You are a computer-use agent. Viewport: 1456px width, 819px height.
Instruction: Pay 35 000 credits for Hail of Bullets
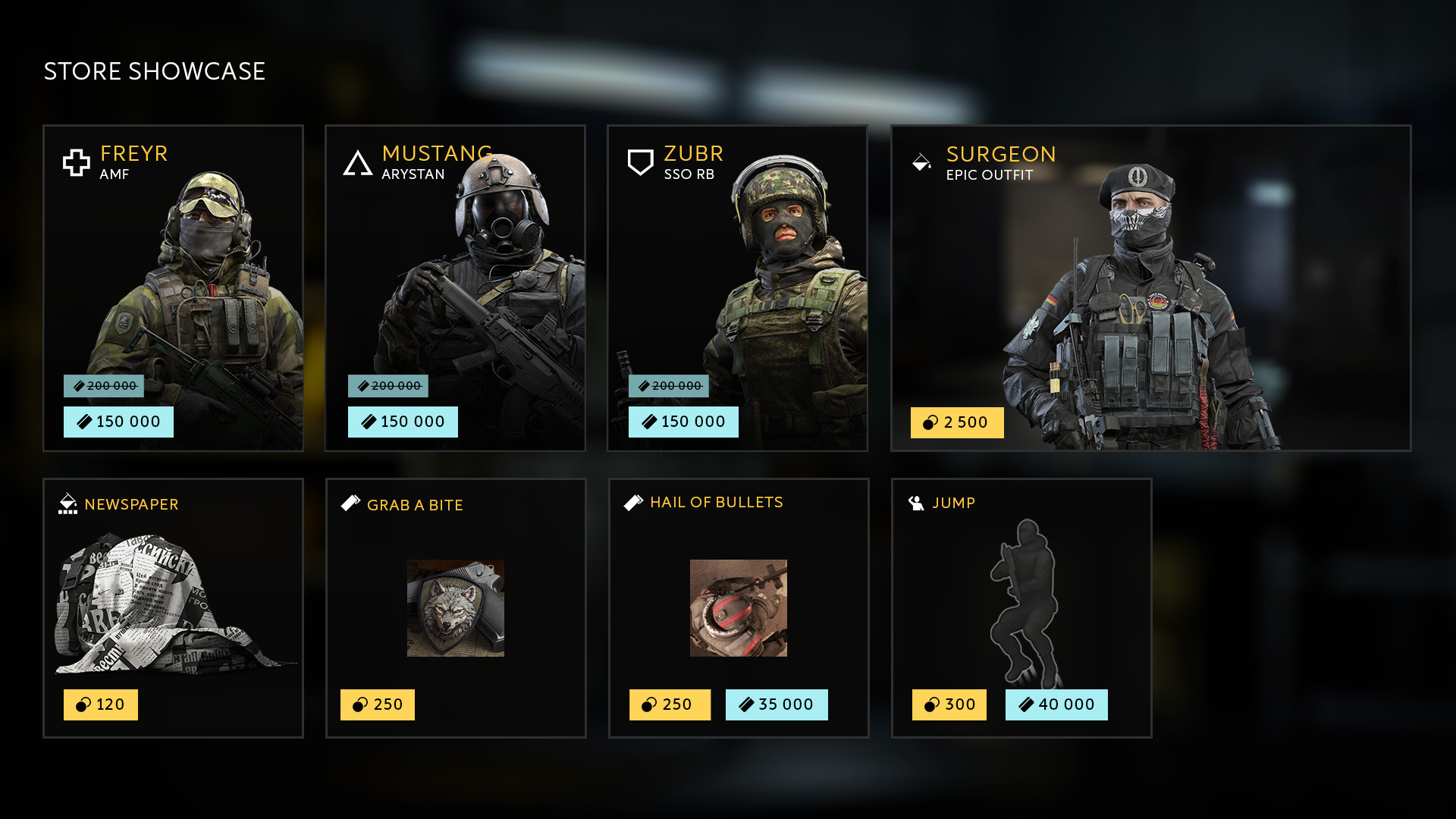[776, 704]
